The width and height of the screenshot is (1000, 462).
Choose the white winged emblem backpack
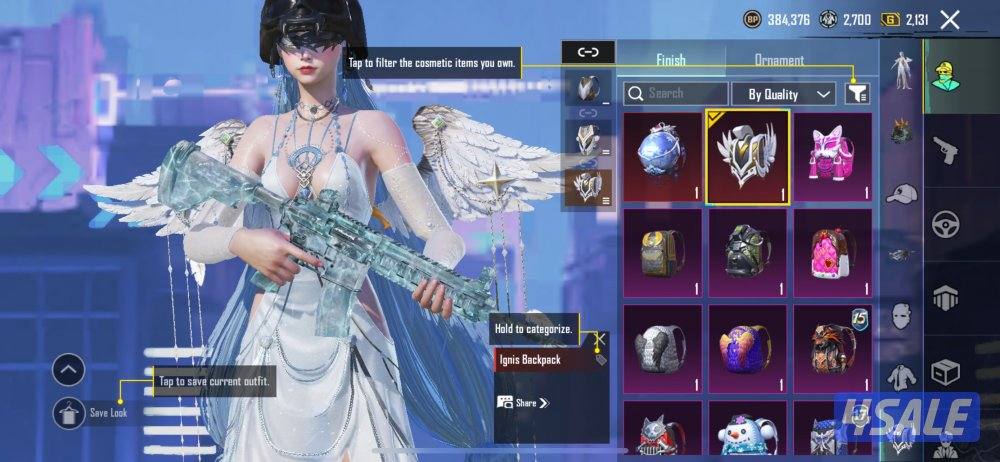pos(747,156)
